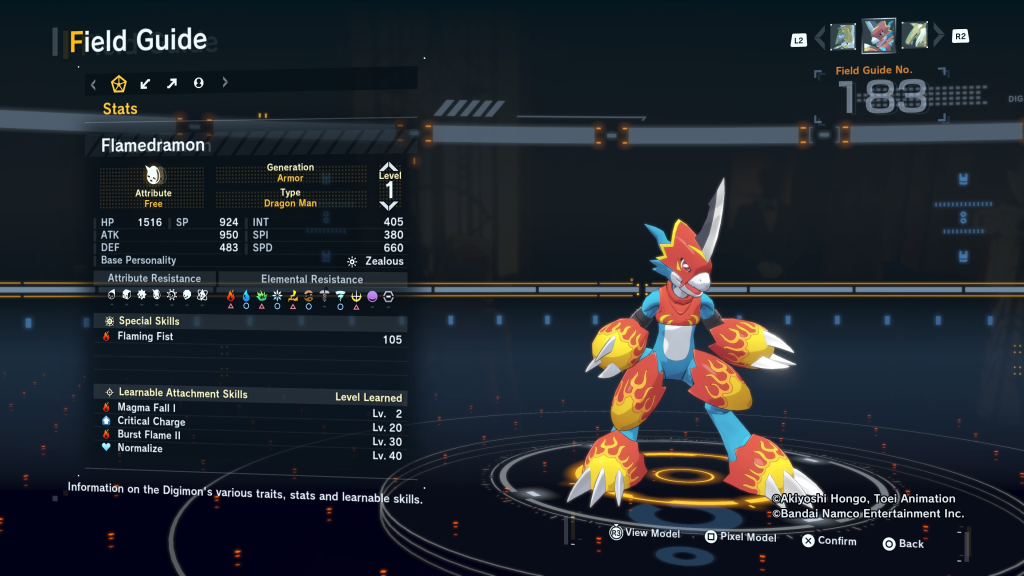Select the Magma Fall I skill row
The image size is (1024, 576).
click(x=252, y=408)
